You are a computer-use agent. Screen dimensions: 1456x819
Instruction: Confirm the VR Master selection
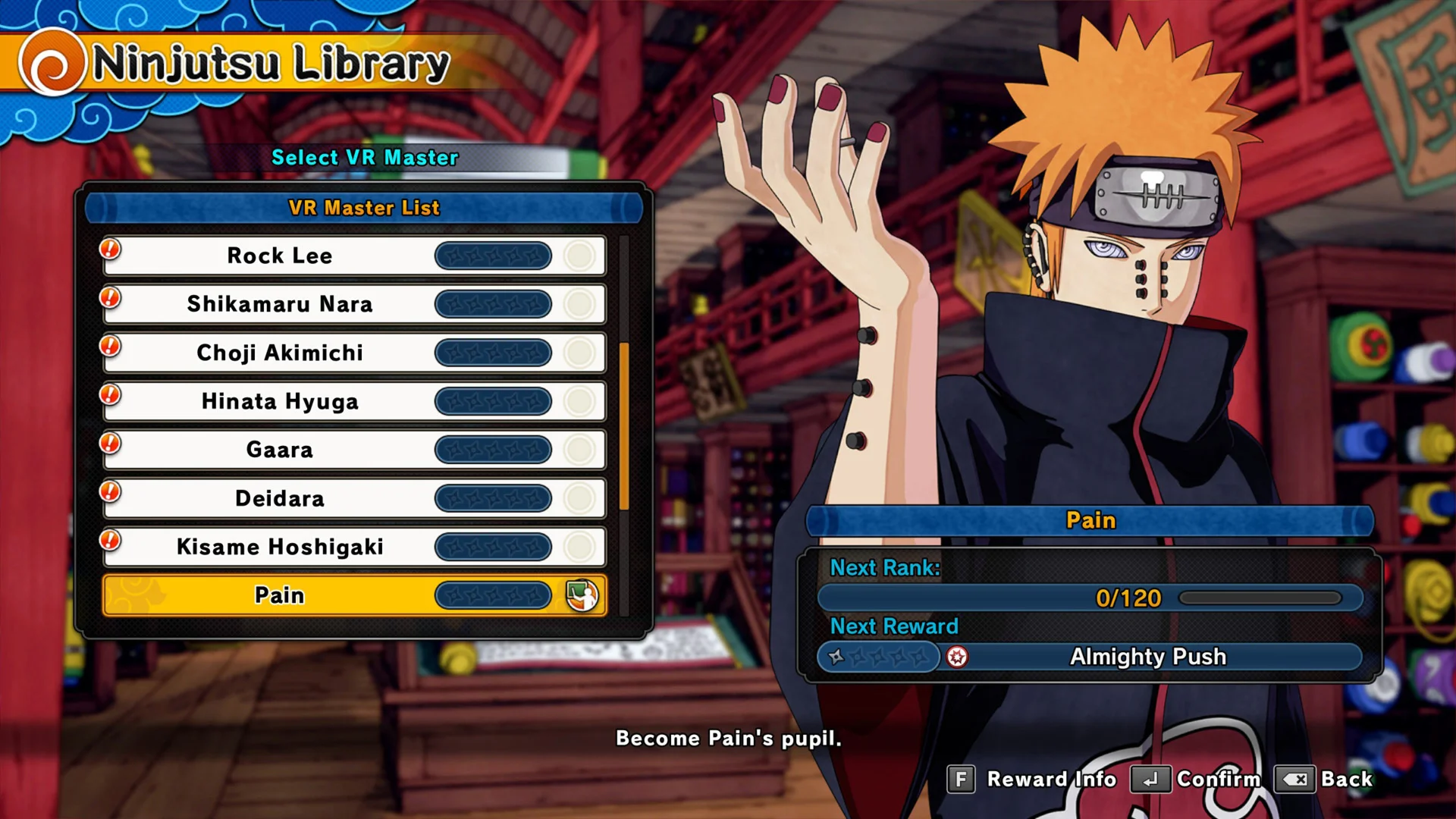click(x=1196, y=779)
